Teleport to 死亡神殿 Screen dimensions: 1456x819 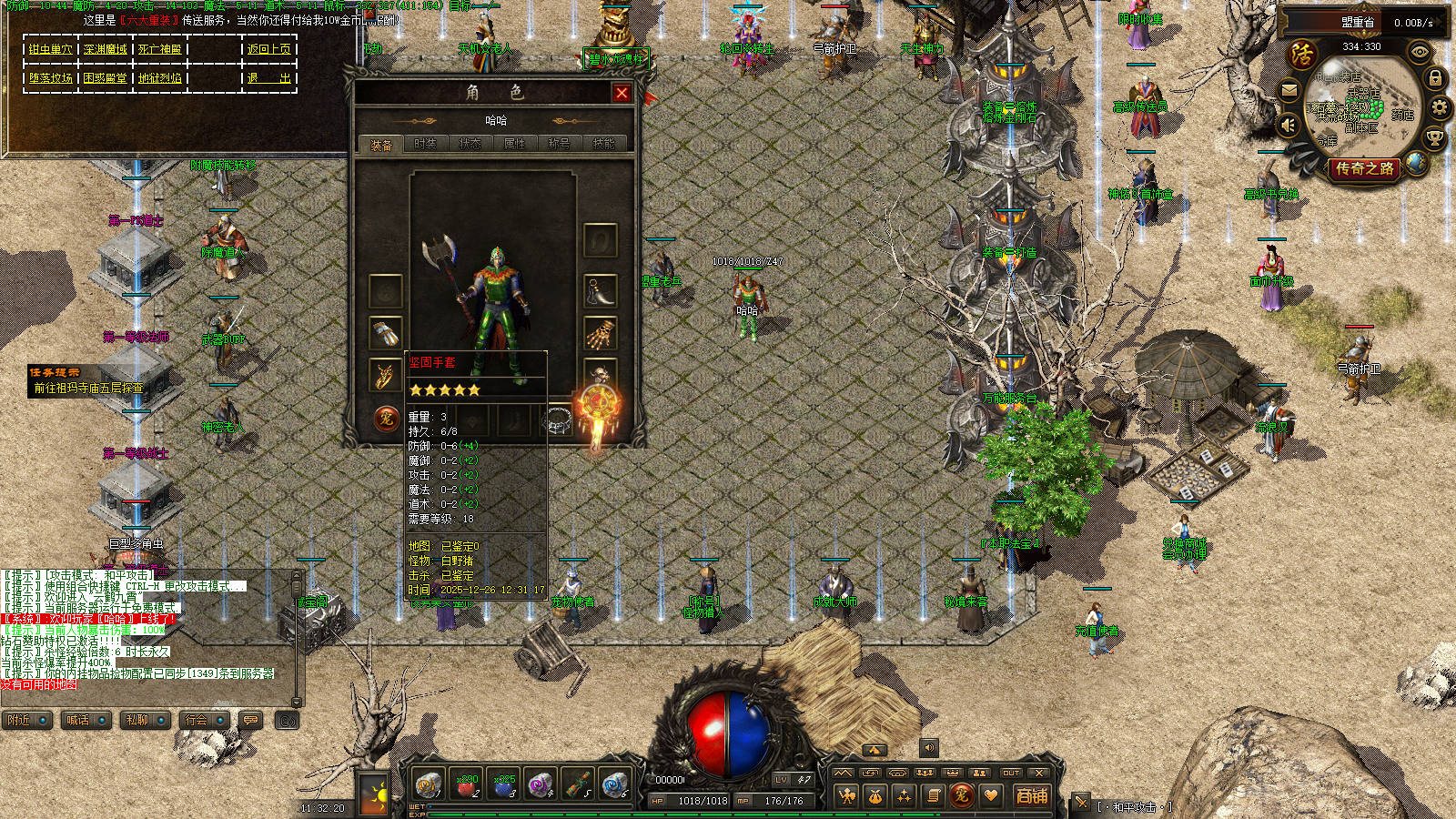(160, 49)
